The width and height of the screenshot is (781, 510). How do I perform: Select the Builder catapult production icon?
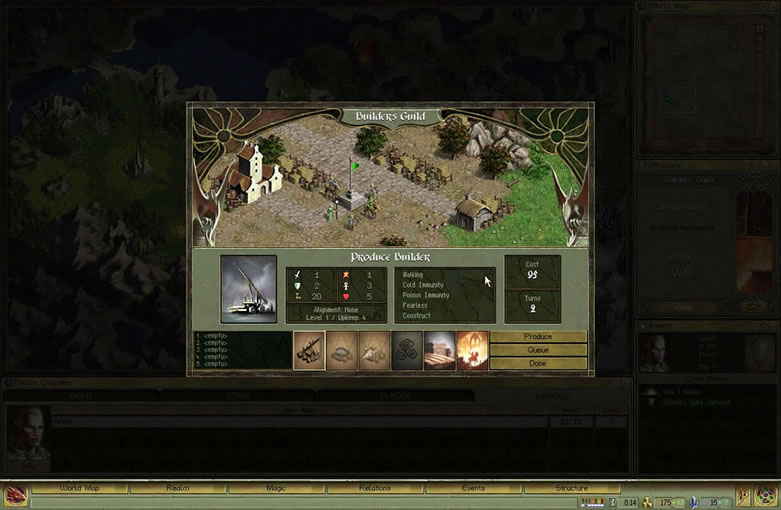tap(309, 350)
